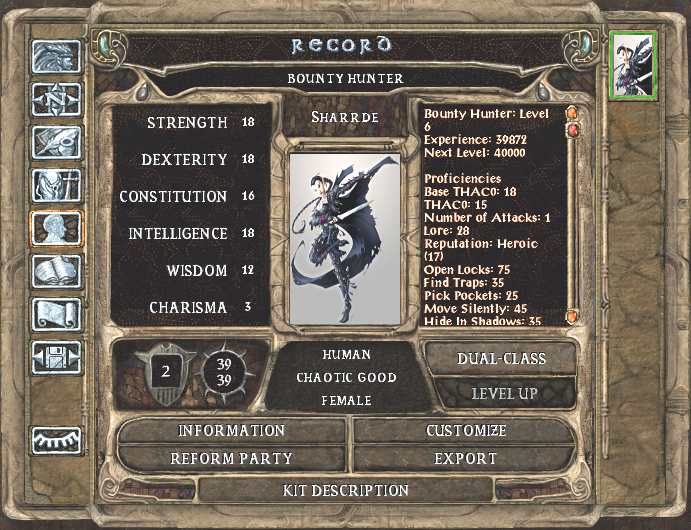
Task: Open the inventory armor icon
Action: (56, 186)
